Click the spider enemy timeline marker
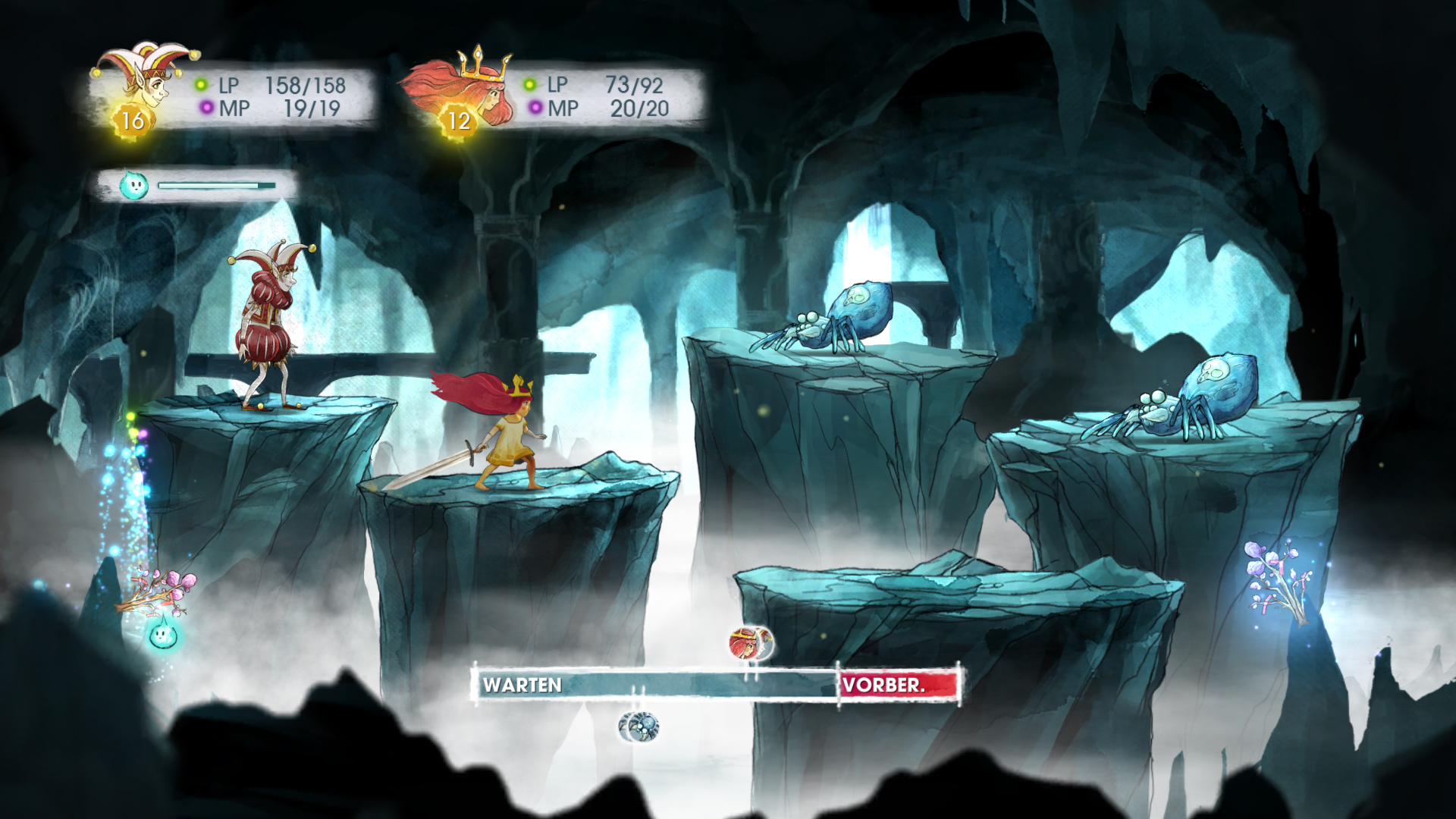The width and height of the screenshot is (1456, 819). [639, 726]
